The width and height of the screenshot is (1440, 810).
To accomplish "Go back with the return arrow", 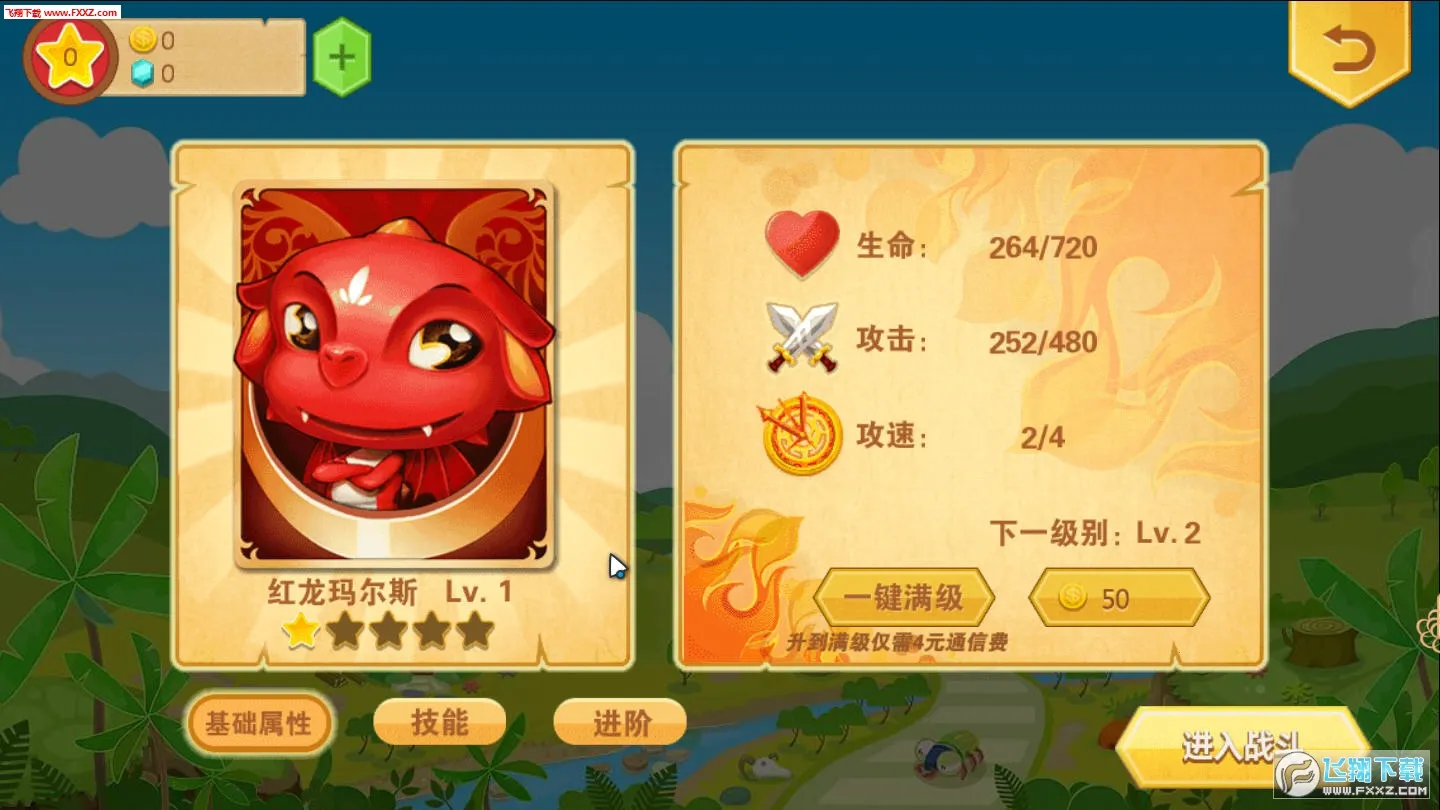I will click(x=1349, y=50).
